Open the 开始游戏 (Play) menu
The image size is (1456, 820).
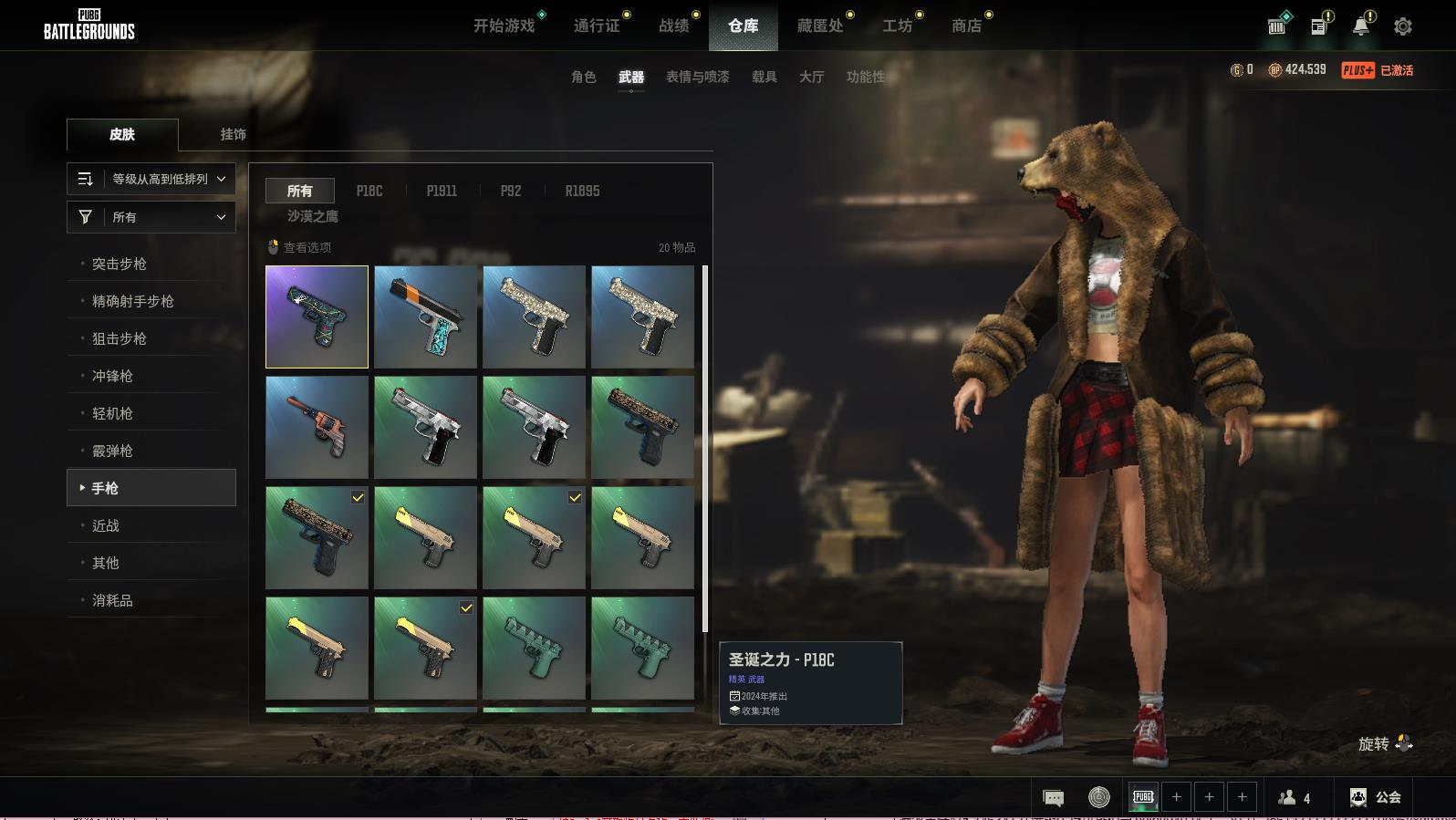click(504, 26)
